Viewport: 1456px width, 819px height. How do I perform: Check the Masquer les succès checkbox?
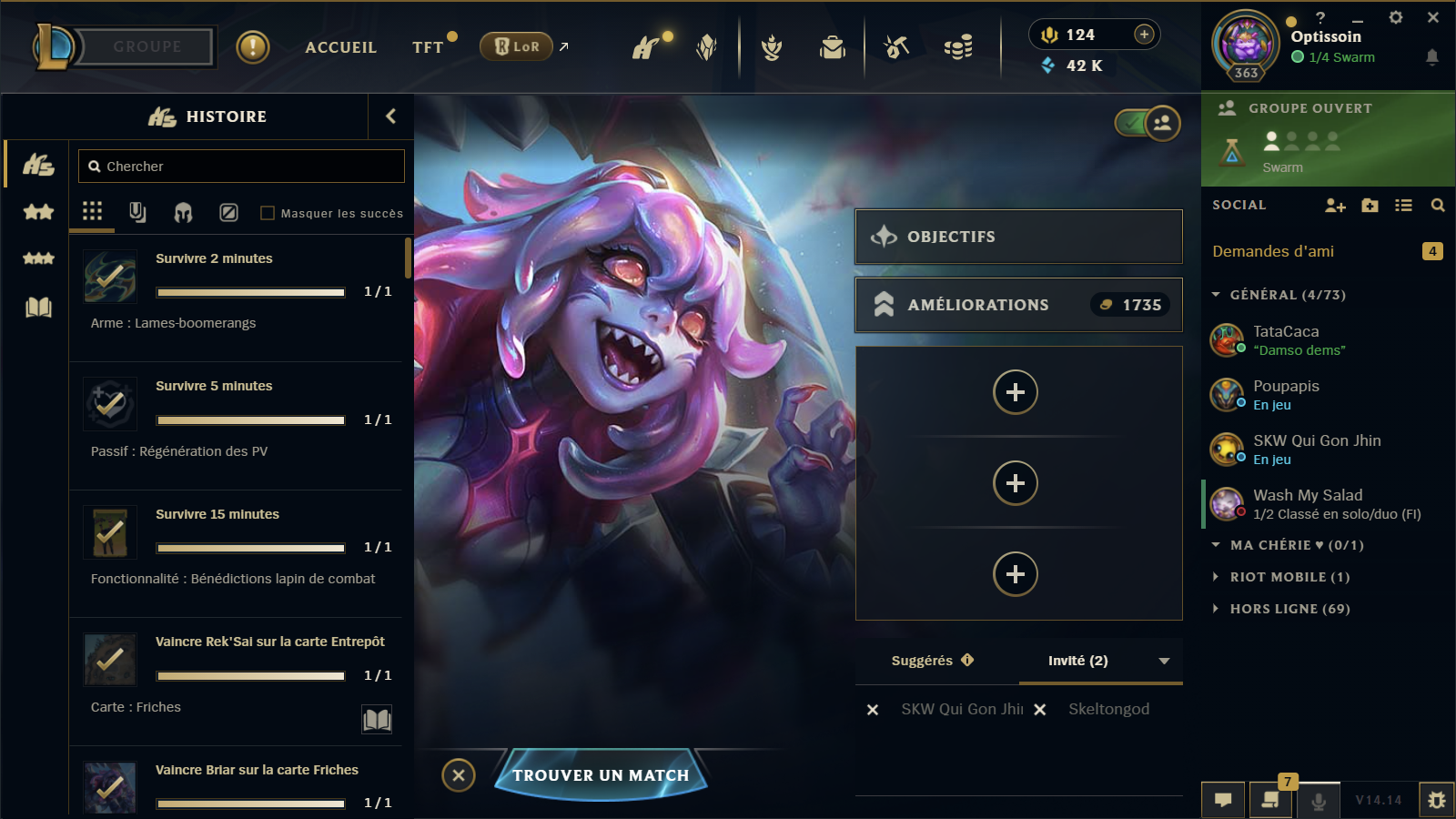click(x=268, y=212)
